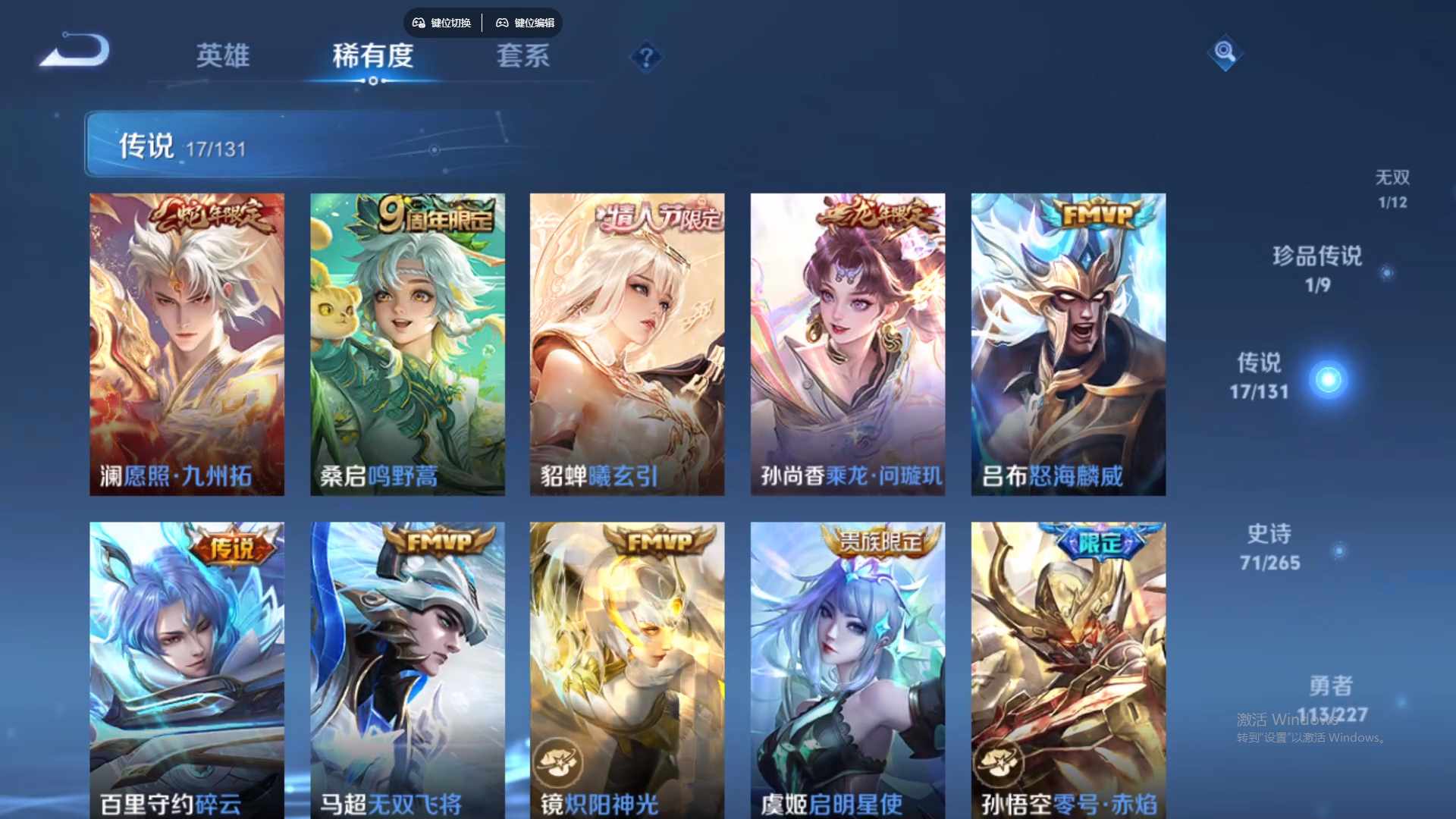Image resolution: width=1456 pixels, height=819 pixels.
Task: Select the 澜 愿照·九州拓 skin card
Action: tap(187, 344)
